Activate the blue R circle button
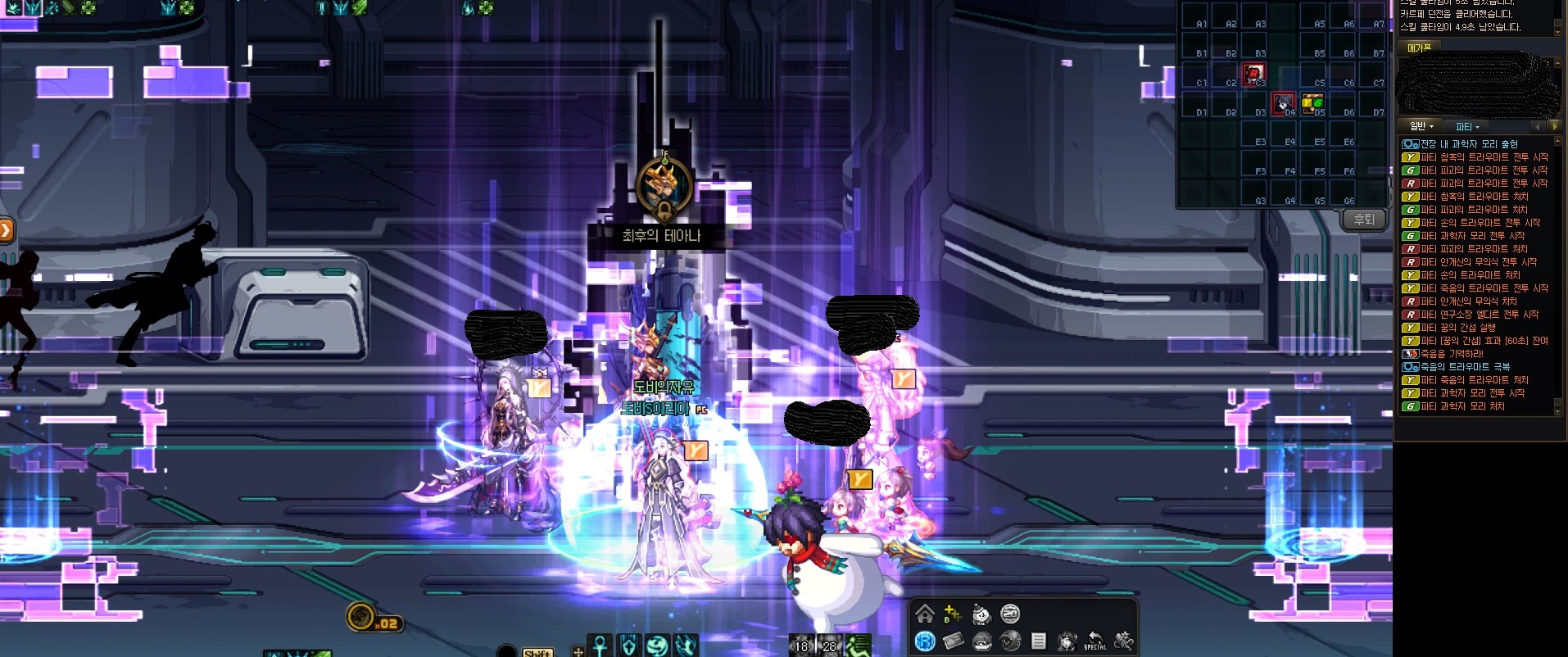The height and width of the screenshot is (657, 1568). (925, 641)
